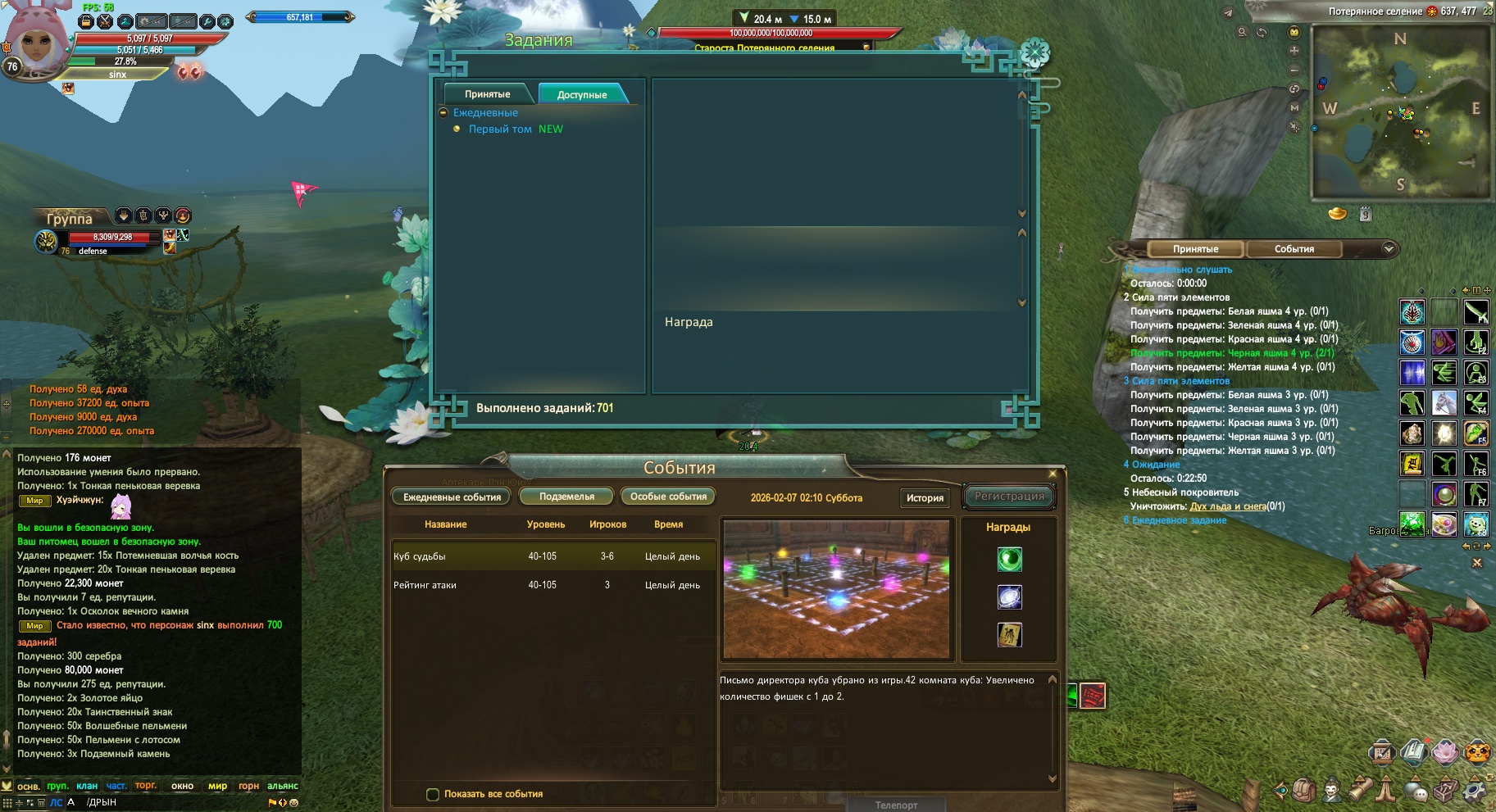Click the Телепорт button
This screenshot has height=812, width=1496.
[896, 805]
